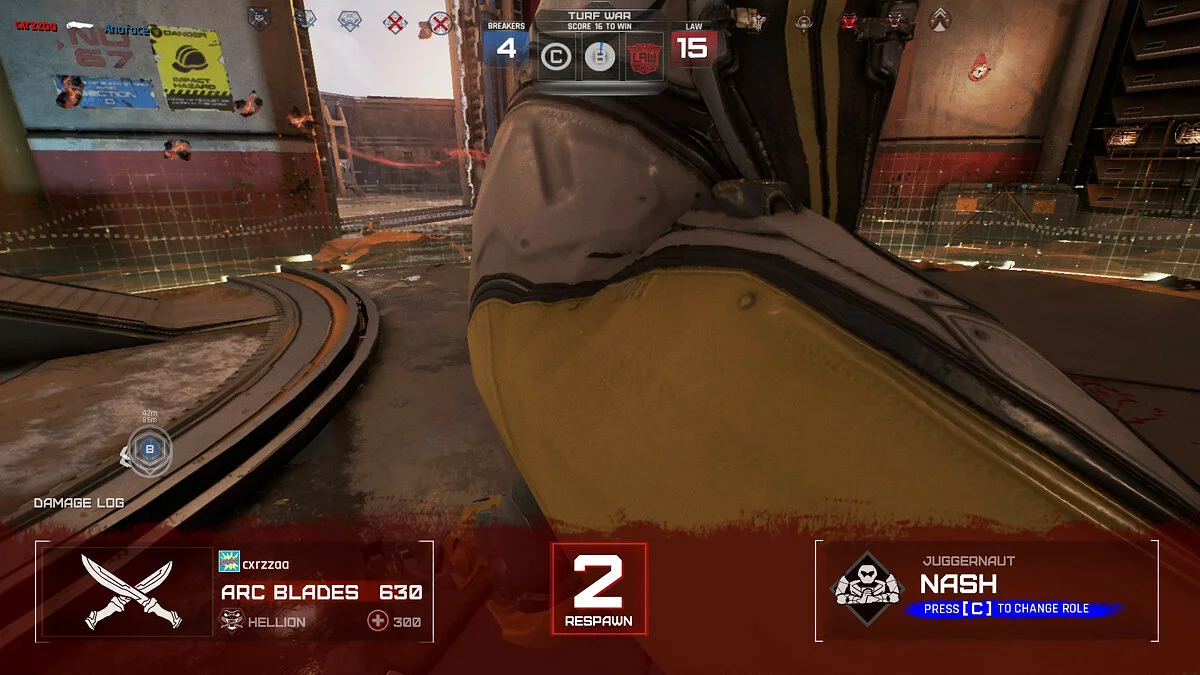Screen dimensions: 1200x675
Task: Click the Damage Log label
Action: click(x=79, y=503)
